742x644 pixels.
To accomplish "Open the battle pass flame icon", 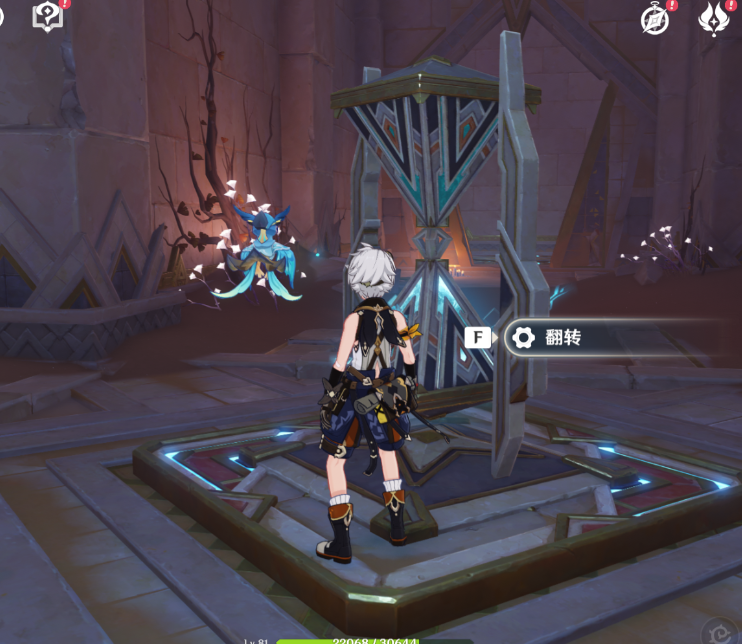I will [x=713, y=18].
